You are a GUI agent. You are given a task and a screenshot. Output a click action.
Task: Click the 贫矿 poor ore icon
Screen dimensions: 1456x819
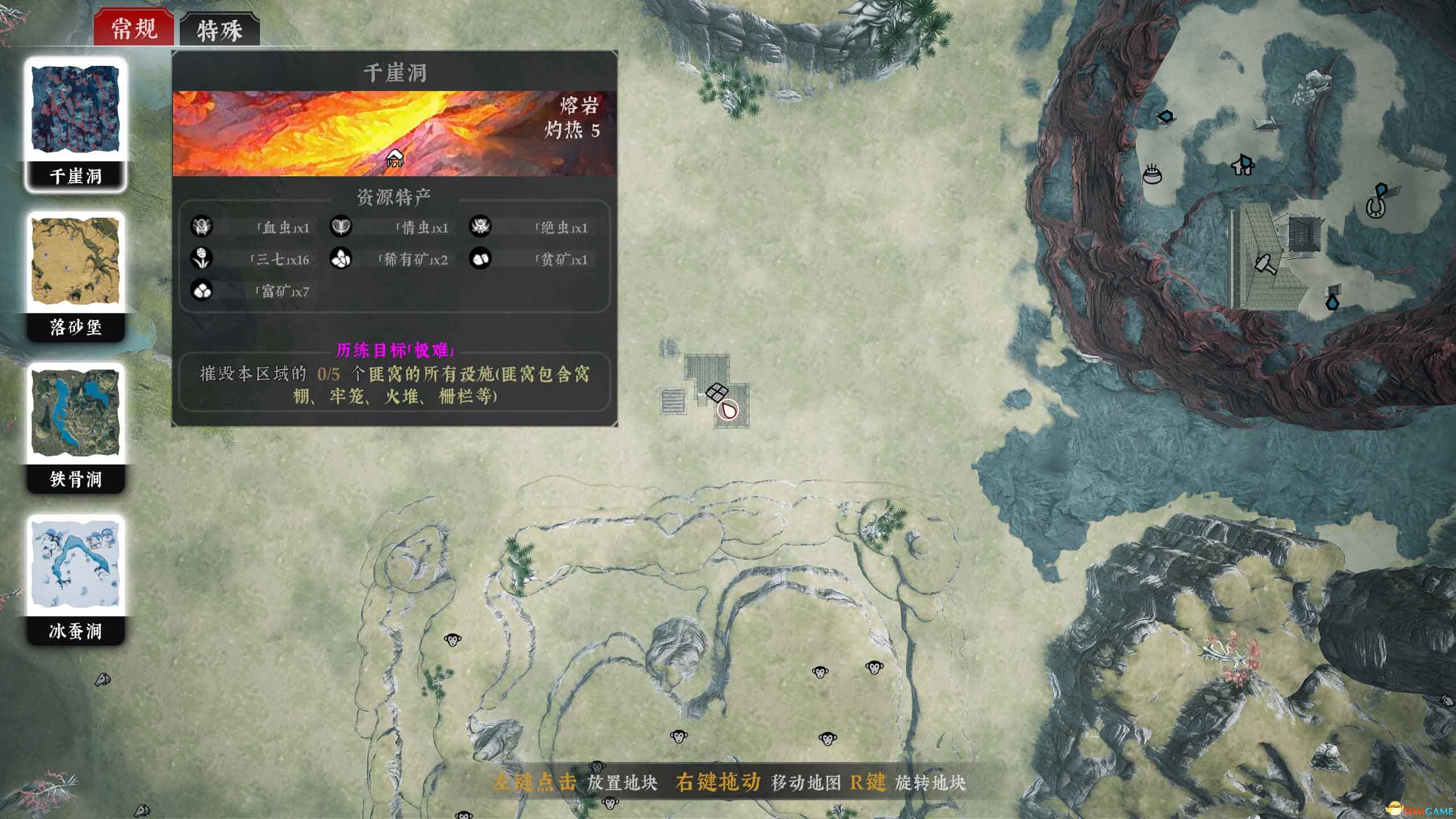pos(481,260)
